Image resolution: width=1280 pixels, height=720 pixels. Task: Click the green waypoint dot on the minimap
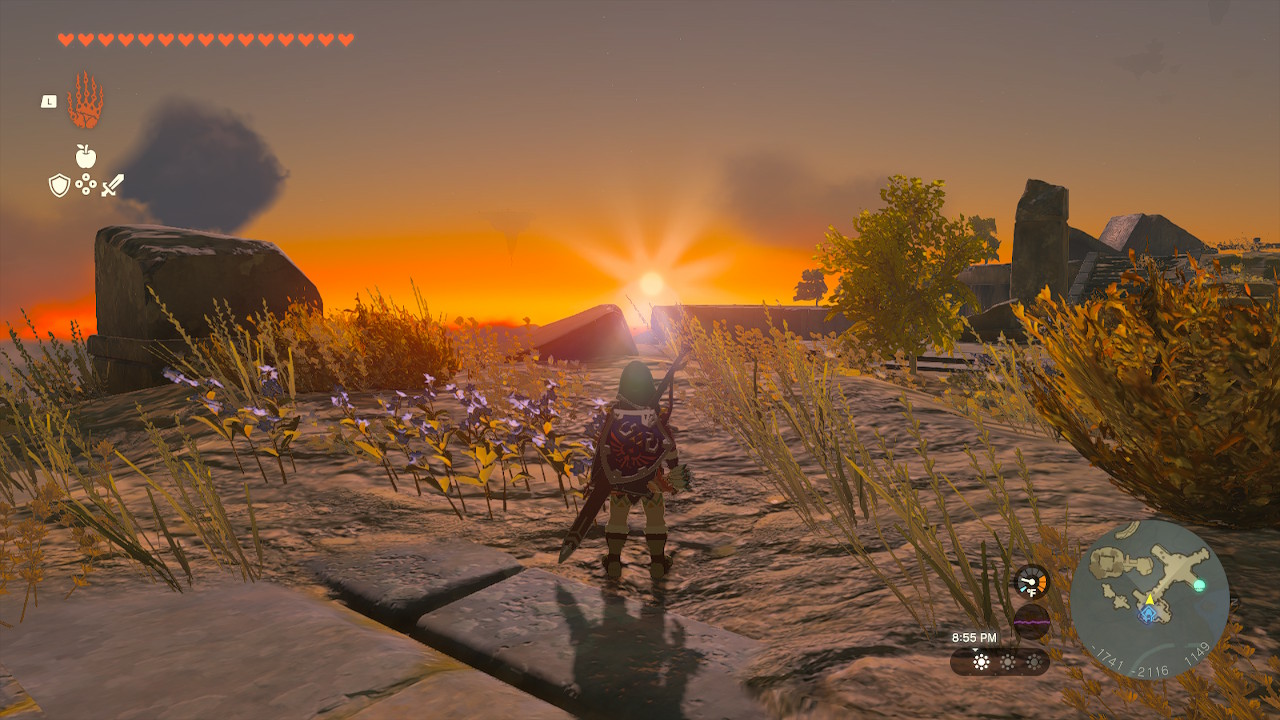click(x=1199, y=584)
